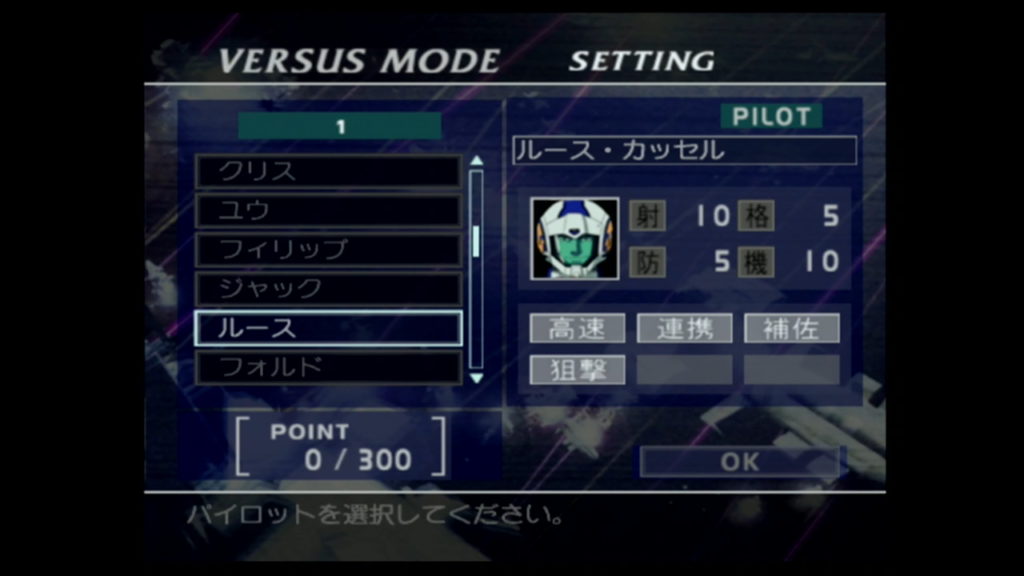Screen dimensions: 1024x576
Task: Select the 連携 skill box
Action: pyautogui.click(x=684, y=328)
